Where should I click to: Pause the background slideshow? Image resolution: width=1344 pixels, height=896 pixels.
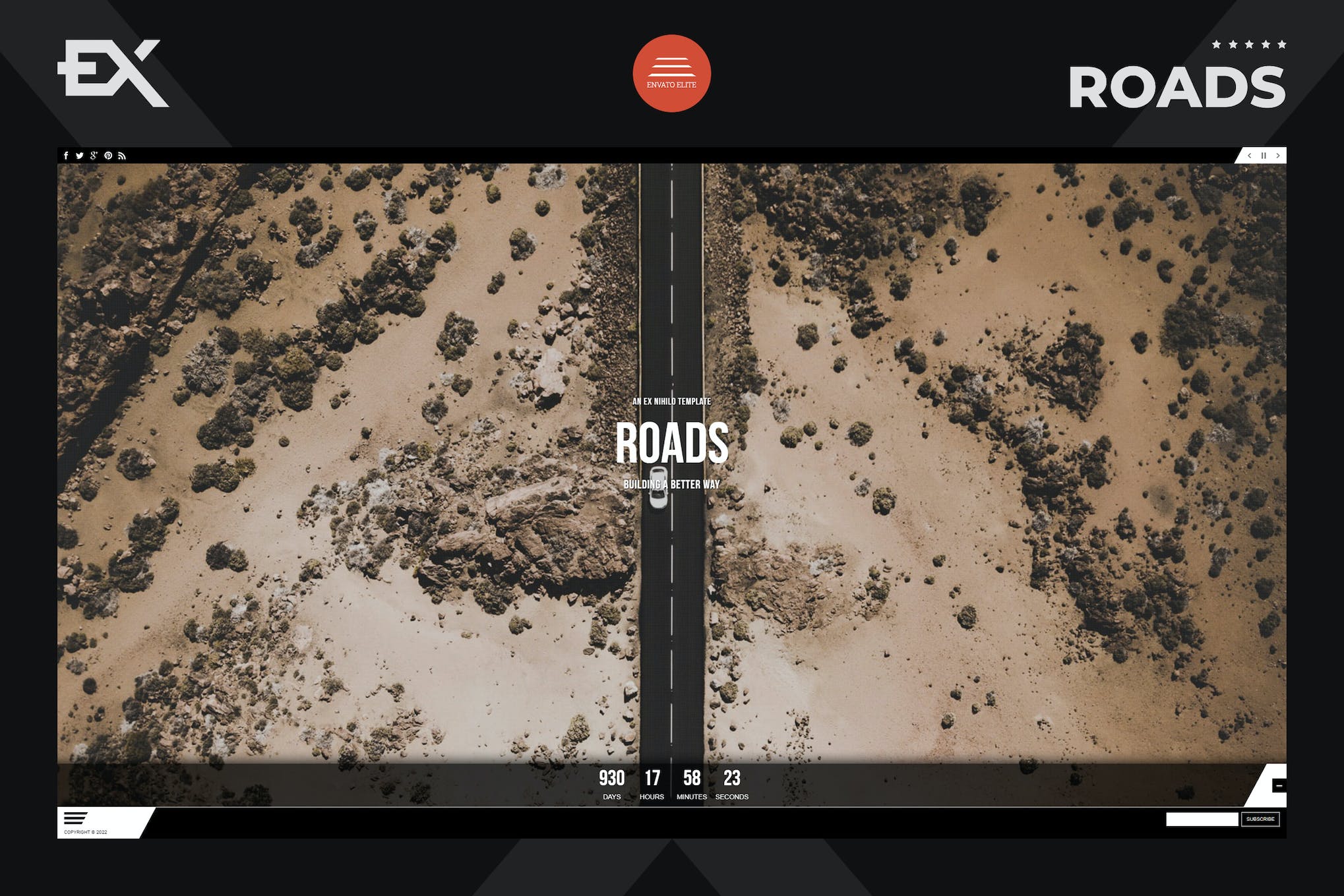pyautogui.click(x=1263, y=156)
